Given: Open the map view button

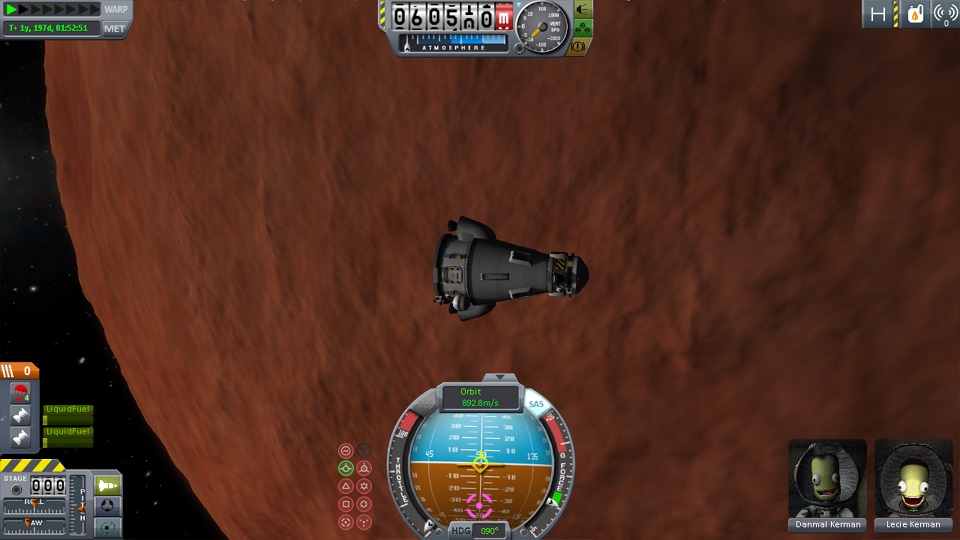Looking at the screenshot, I should (x=107, y=526).
